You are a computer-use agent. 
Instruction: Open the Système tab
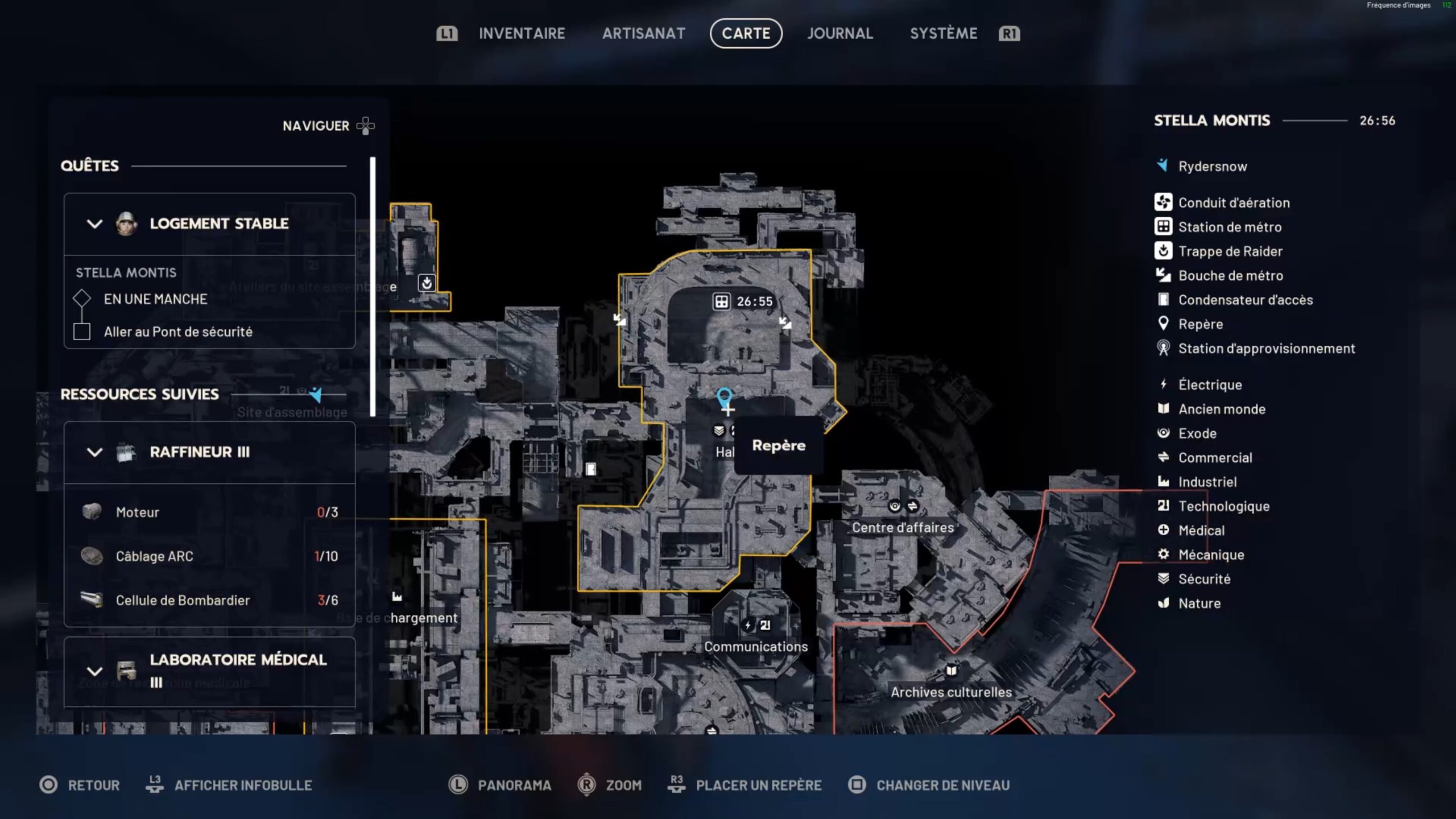click(x=943, y=34)
